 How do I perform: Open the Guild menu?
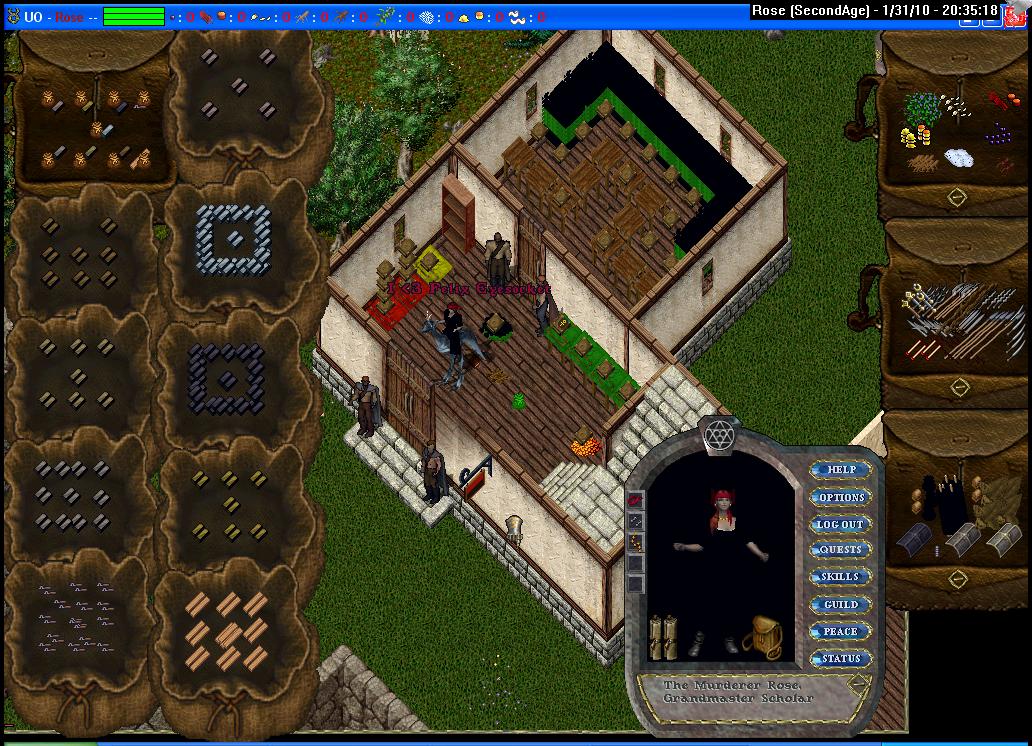841,604
